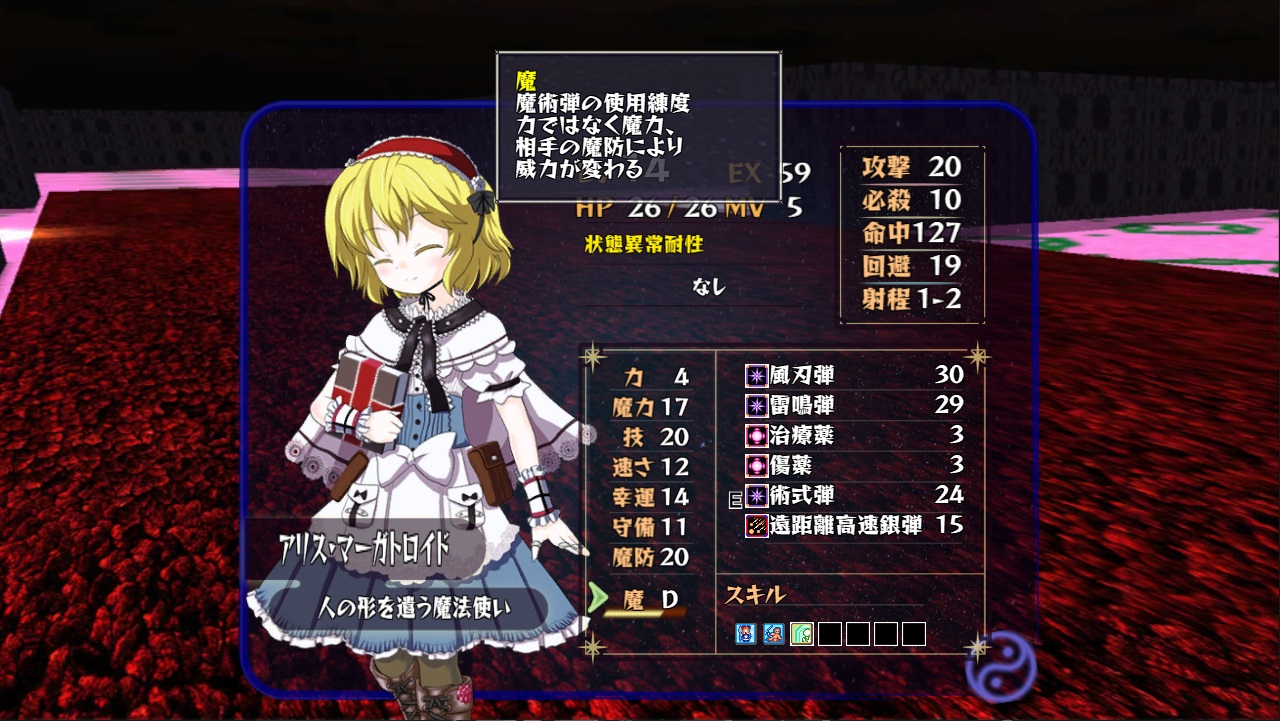Select the 風刃弾 item in the inventory
1280x721 pixels.
(x=853, y=375)
